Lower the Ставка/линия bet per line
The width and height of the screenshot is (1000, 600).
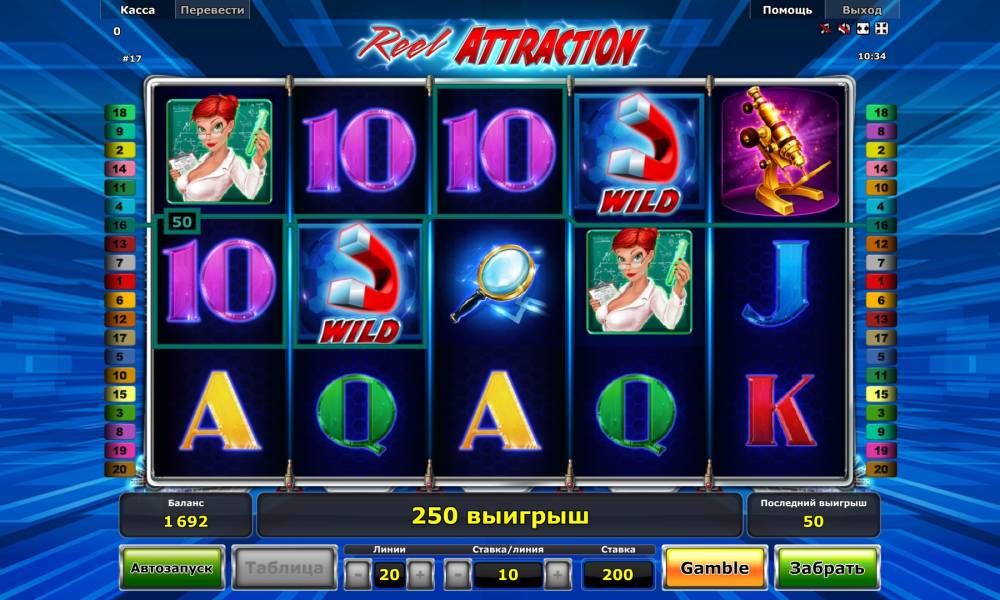458,574
